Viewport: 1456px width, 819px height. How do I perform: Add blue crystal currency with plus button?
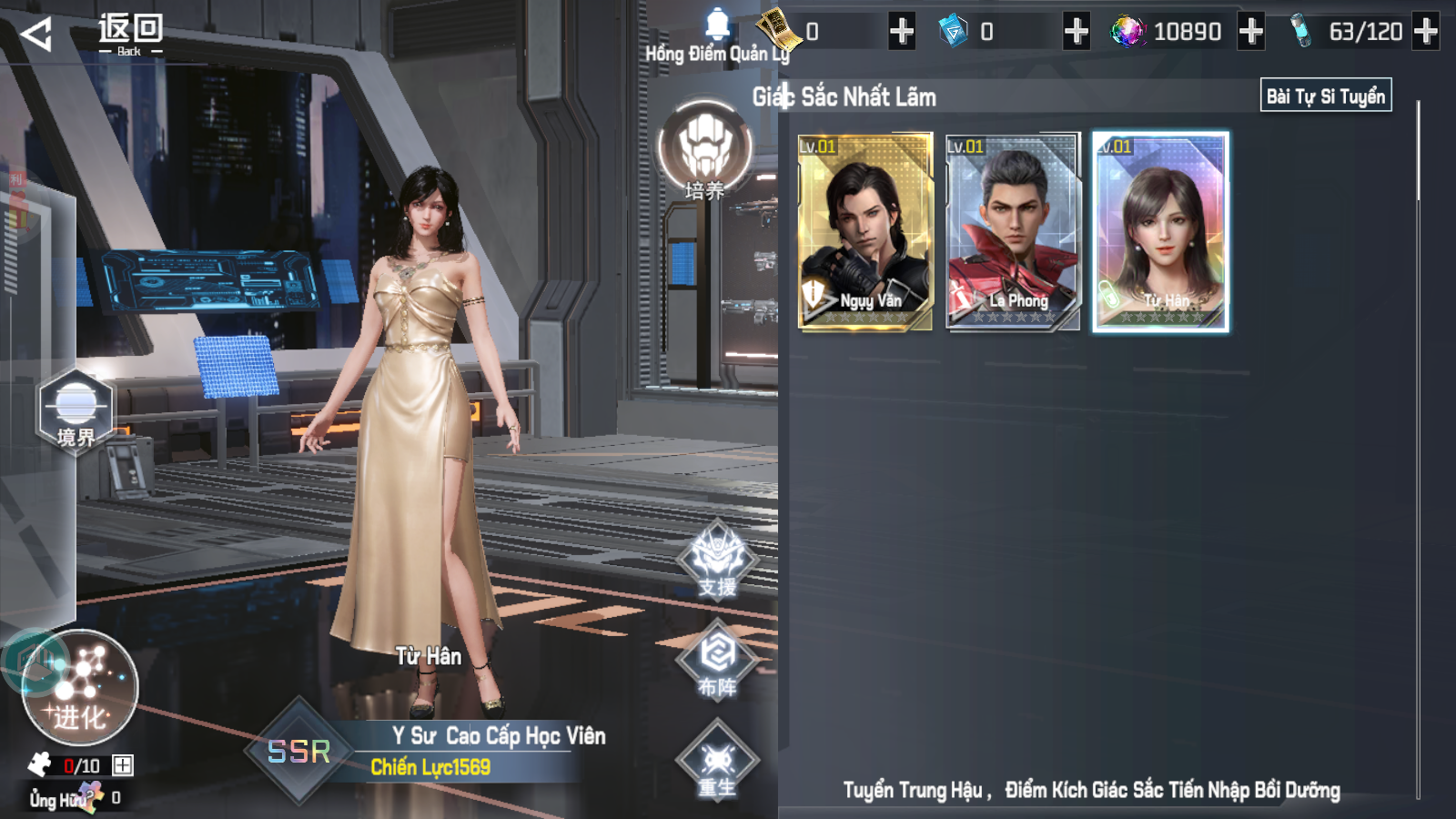point(1077,32)
